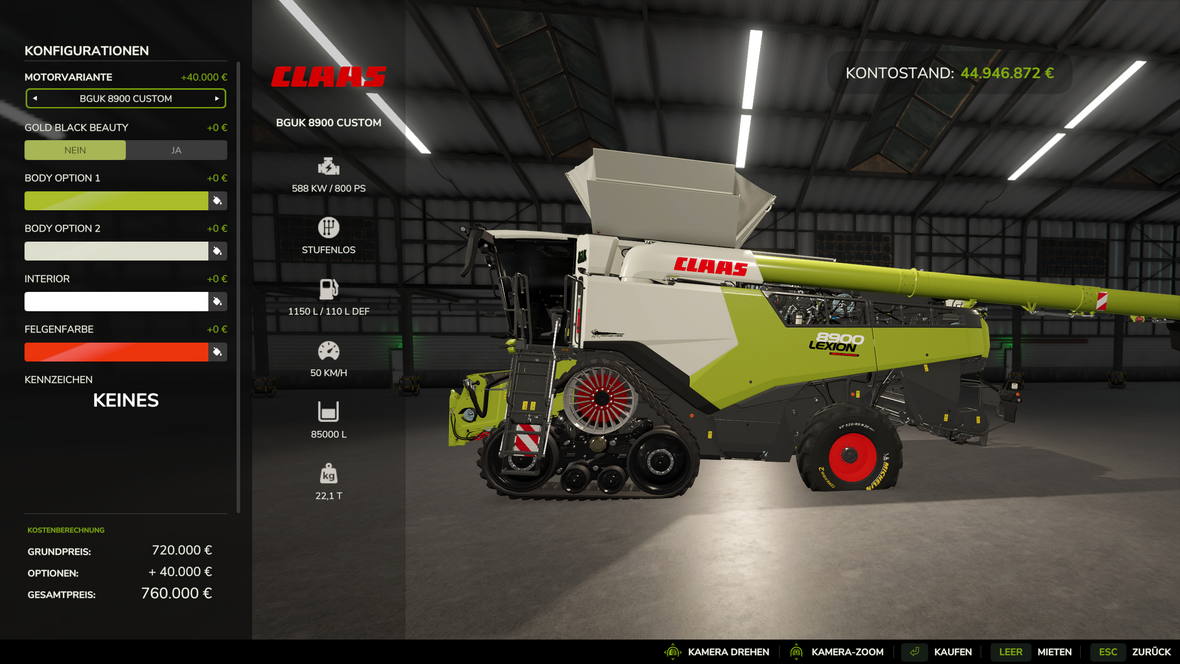The width and height of the screenshot is (1180, 664).
Task: Set Gold Black Beauty to Nein
Action: click(x=75, y=150)
